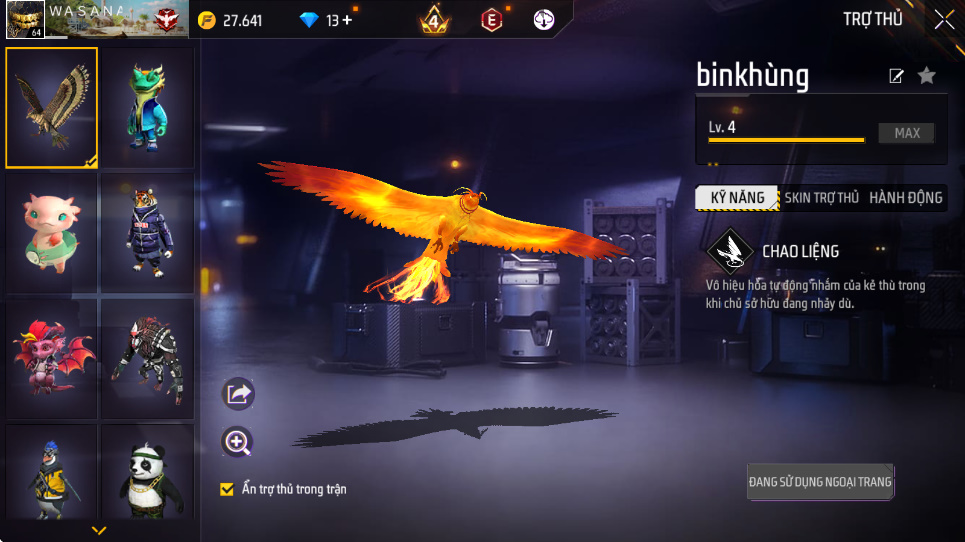Choose the green dragon in blue hoodie pet
Screen dimensions: 965x542
tap(147, 107)
